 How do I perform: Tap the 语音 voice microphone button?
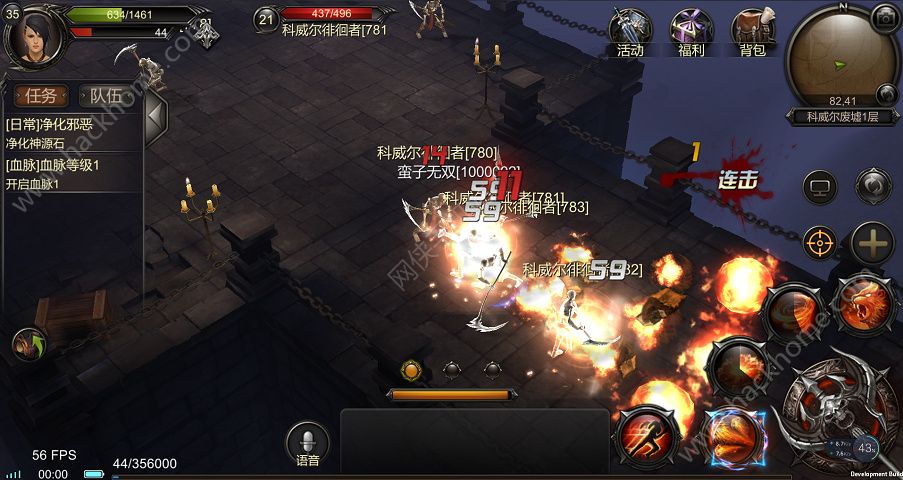307,443
